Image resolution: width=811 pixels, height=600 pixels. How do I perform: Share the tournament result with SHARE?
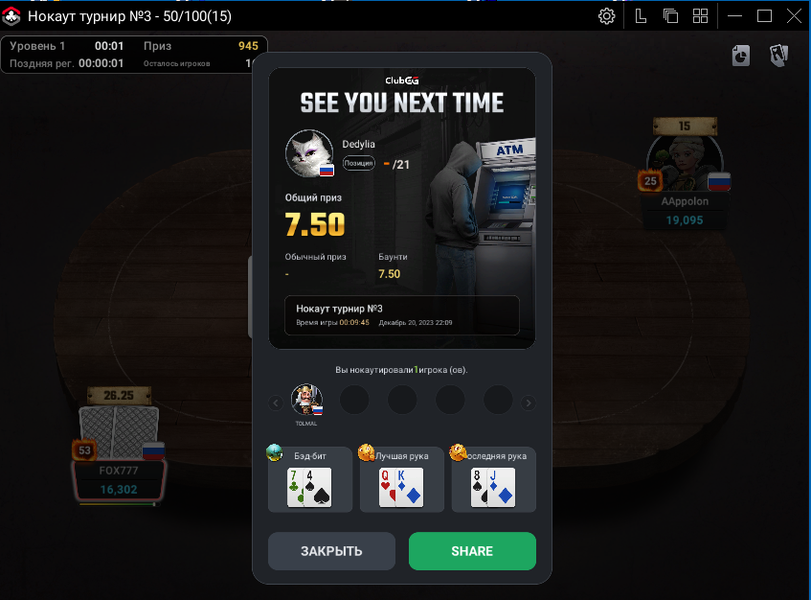[x=472, y=551]
